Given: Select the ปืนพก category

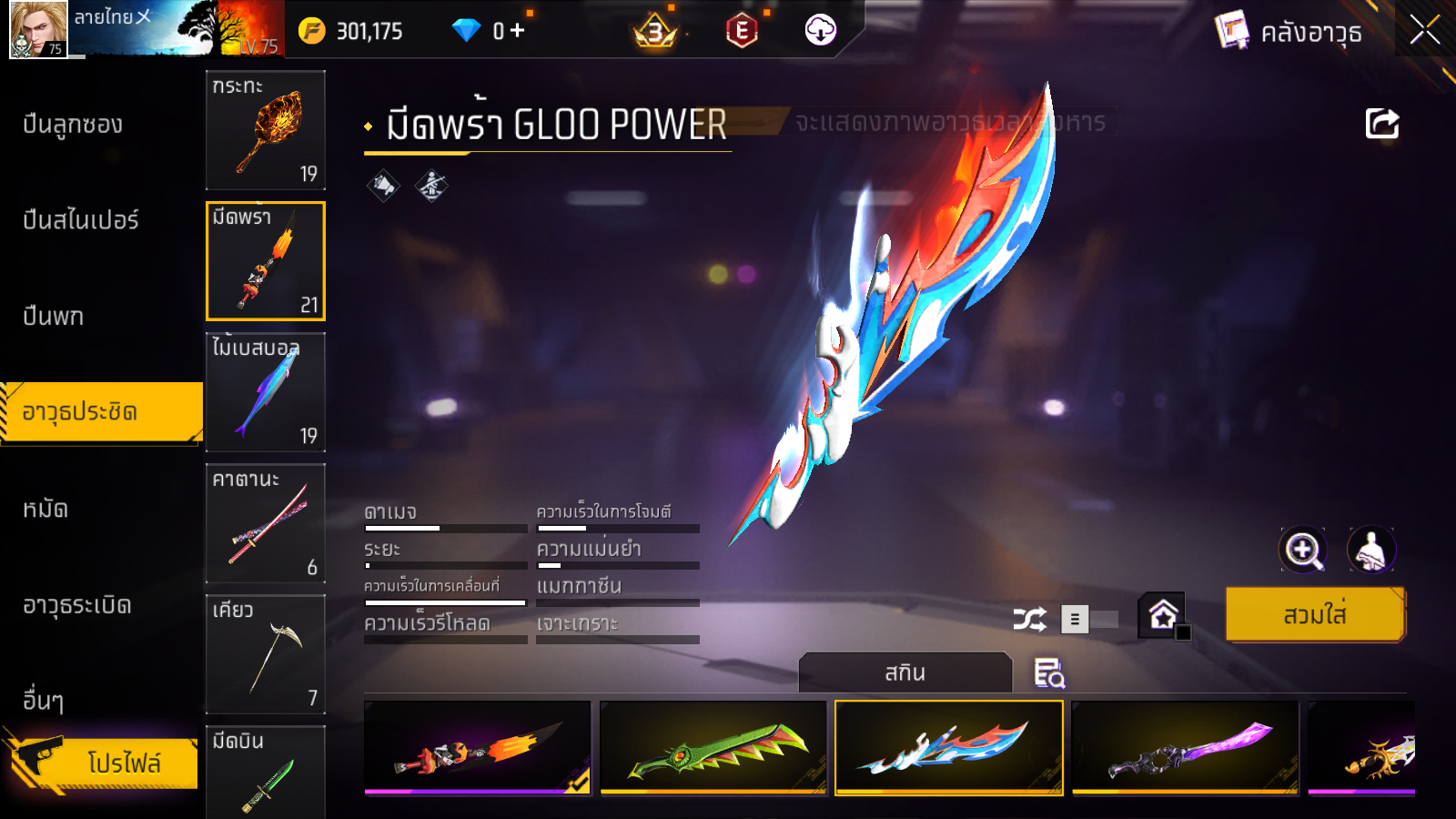Looking at the screenshot, I should point(54,317).
